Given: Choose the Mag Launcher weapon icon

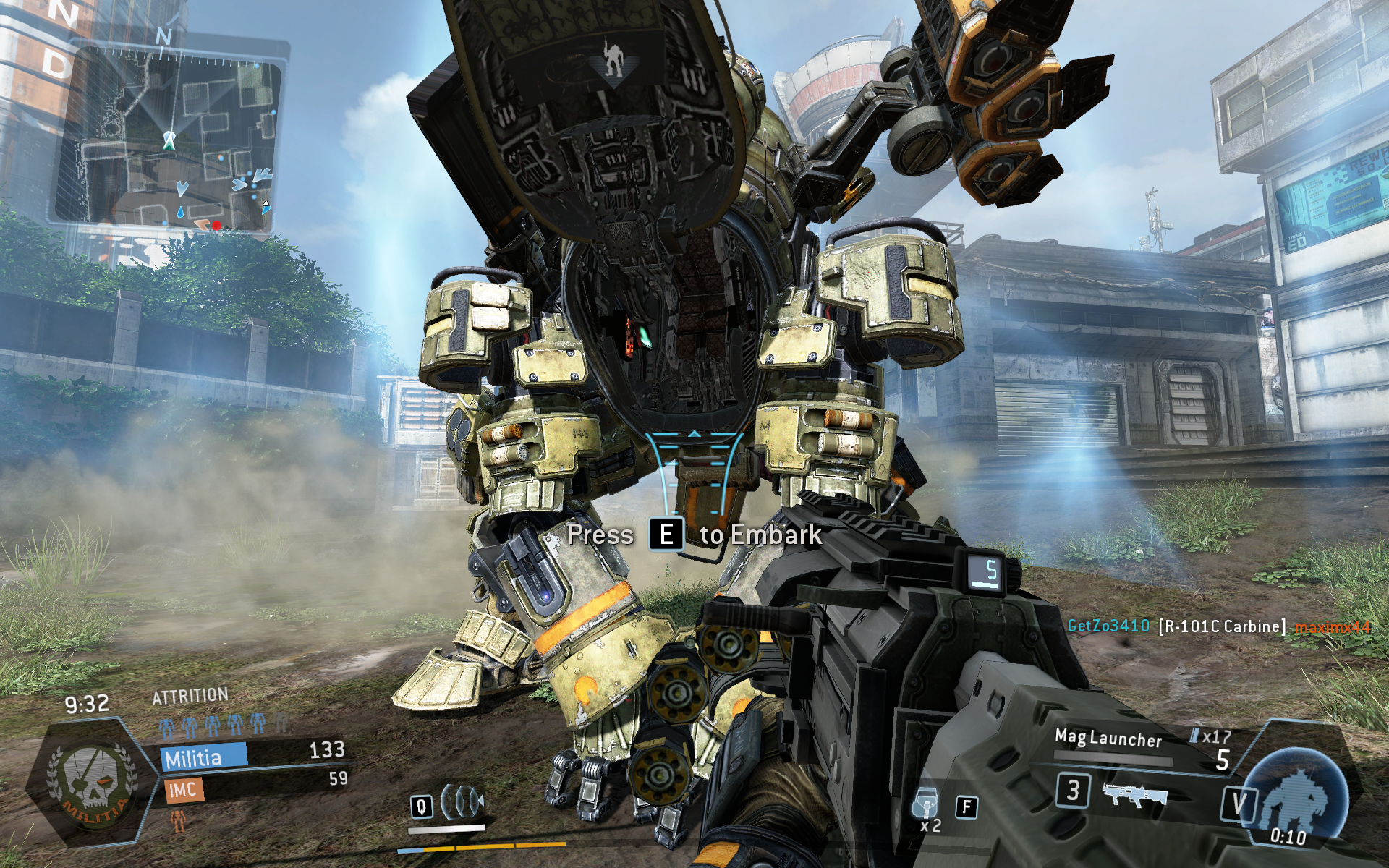Looking at the screenshot, I should click(1134, 793).
